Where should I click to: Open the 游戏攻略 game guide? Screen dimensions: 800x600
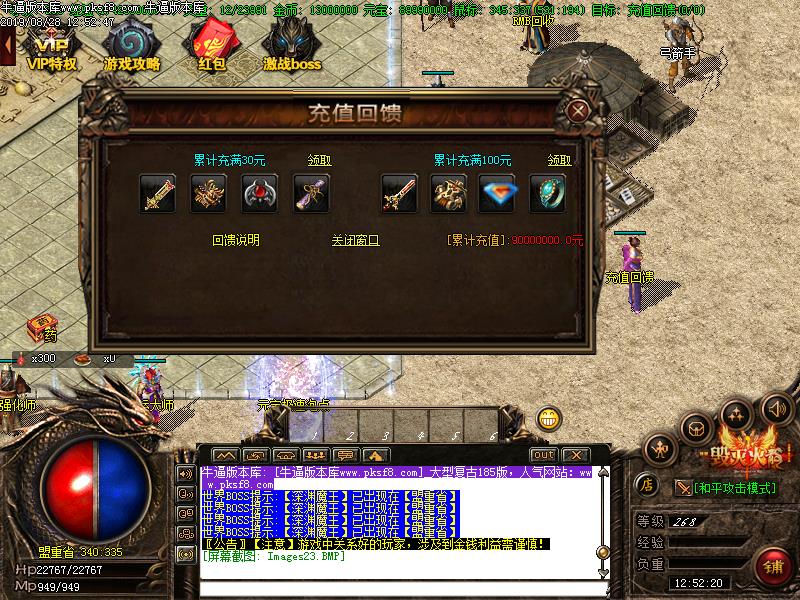[x=131, y=48]
